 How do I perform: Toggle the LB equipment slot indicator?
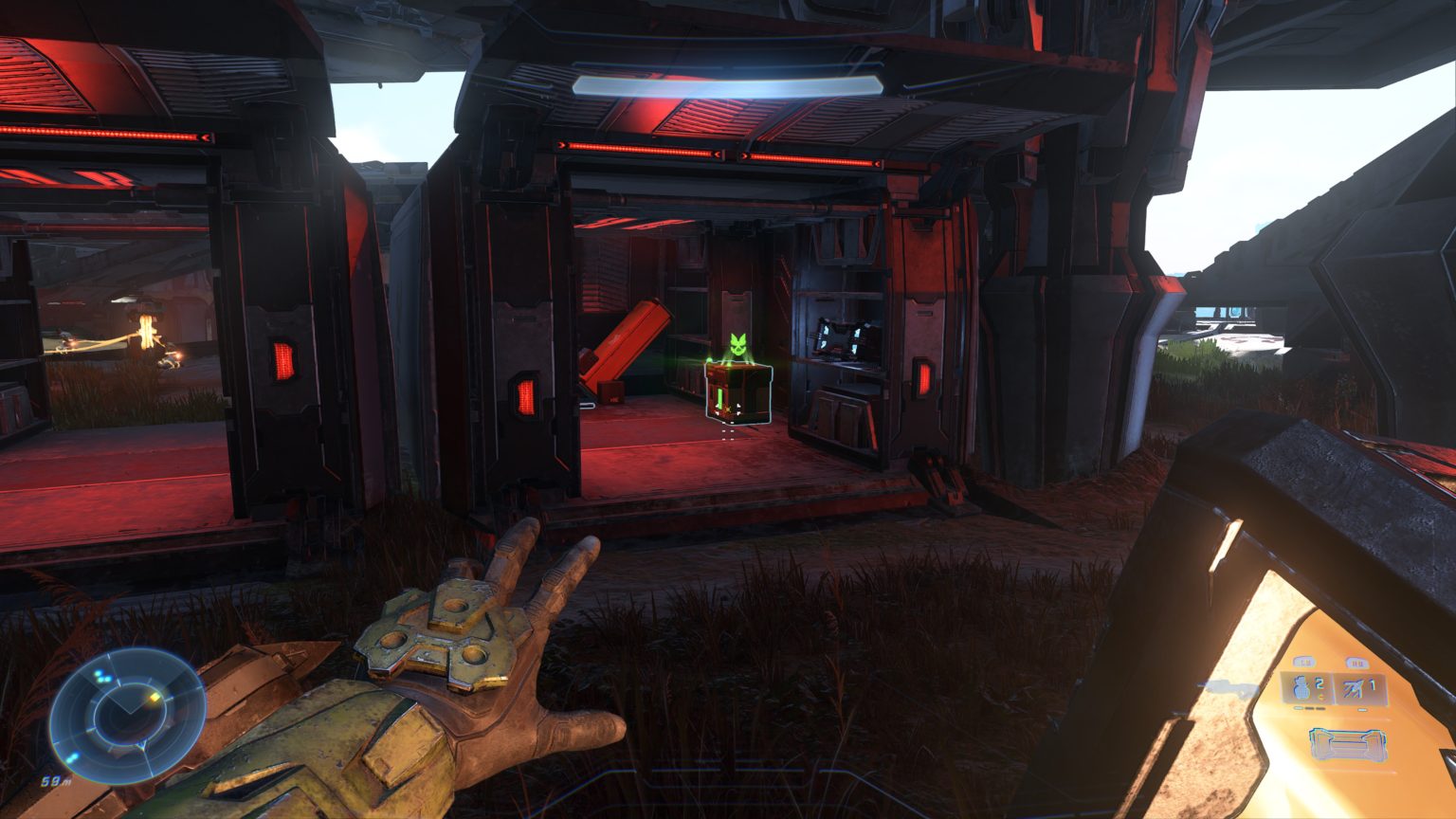click(1304, 662)
